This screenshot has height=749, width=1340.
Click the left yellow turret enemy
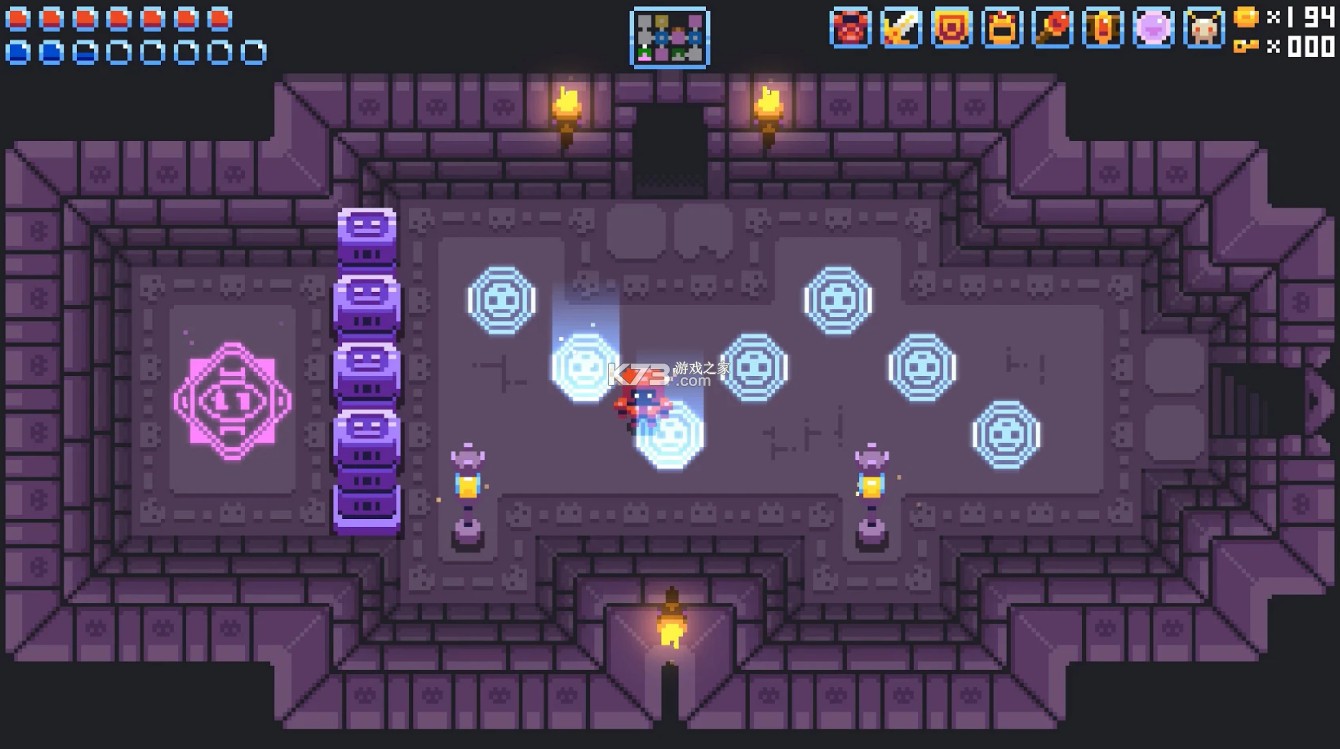click(468, 483)
